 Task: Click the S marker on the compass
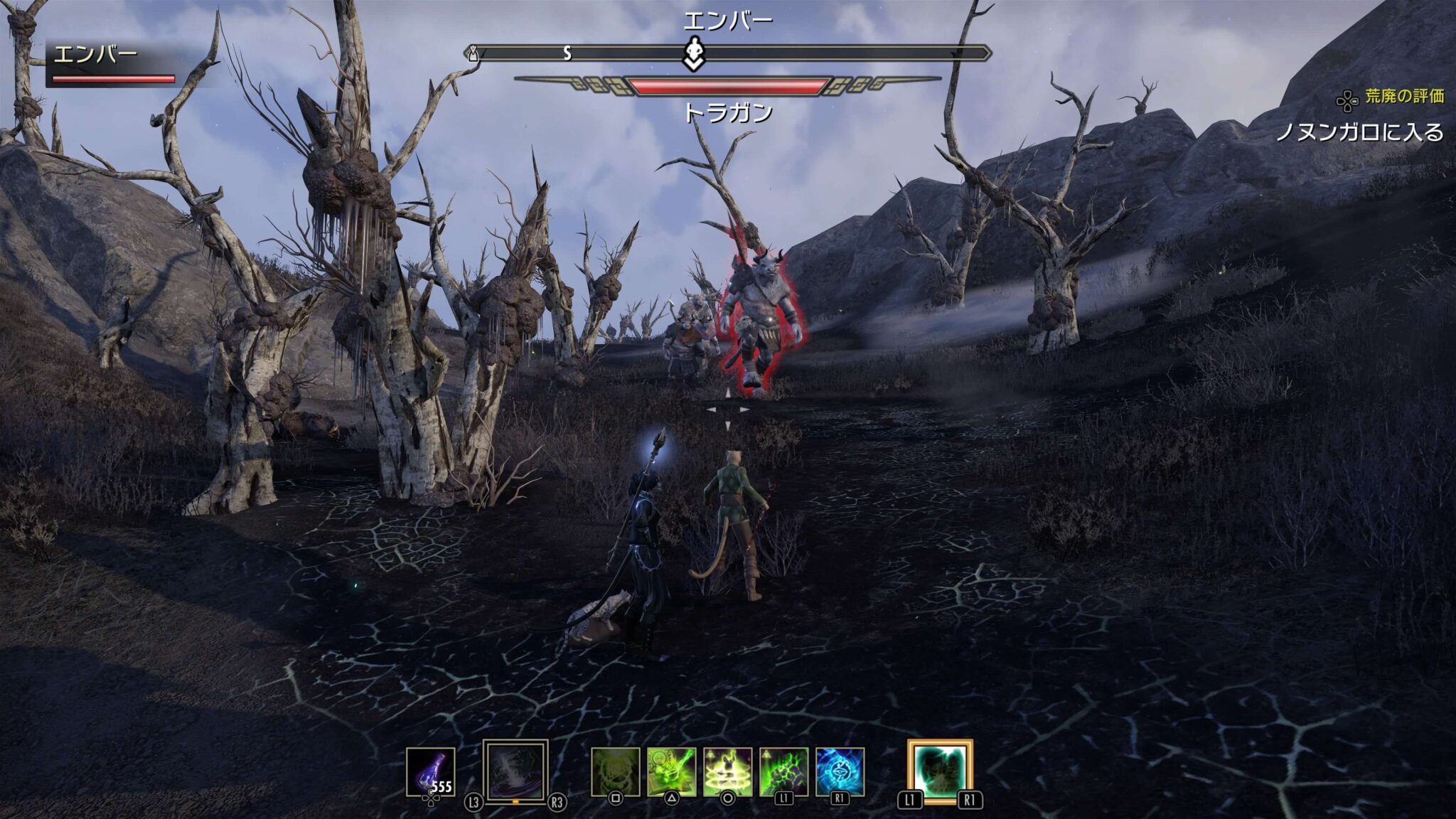tap(567, 52)
